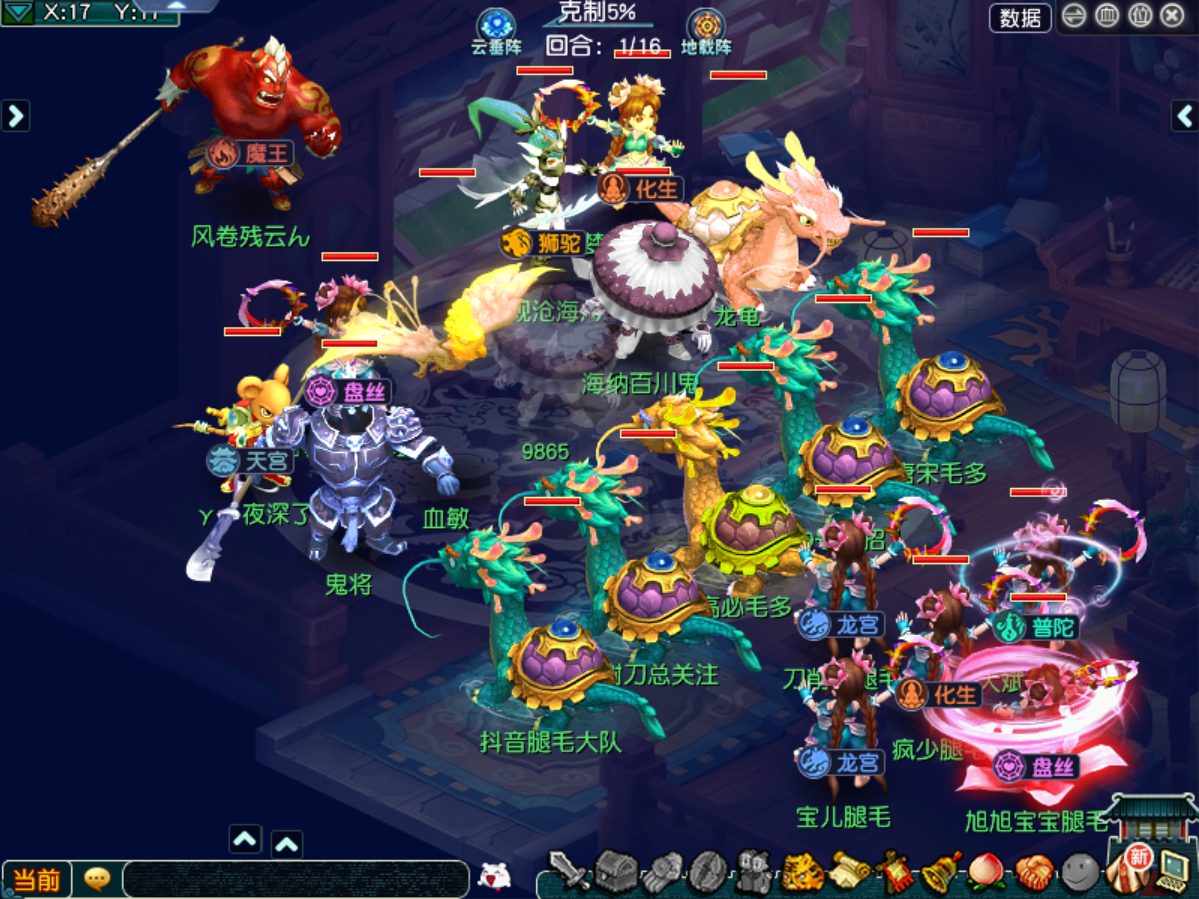Select the 地载阵 formation icon

[706, 26]
